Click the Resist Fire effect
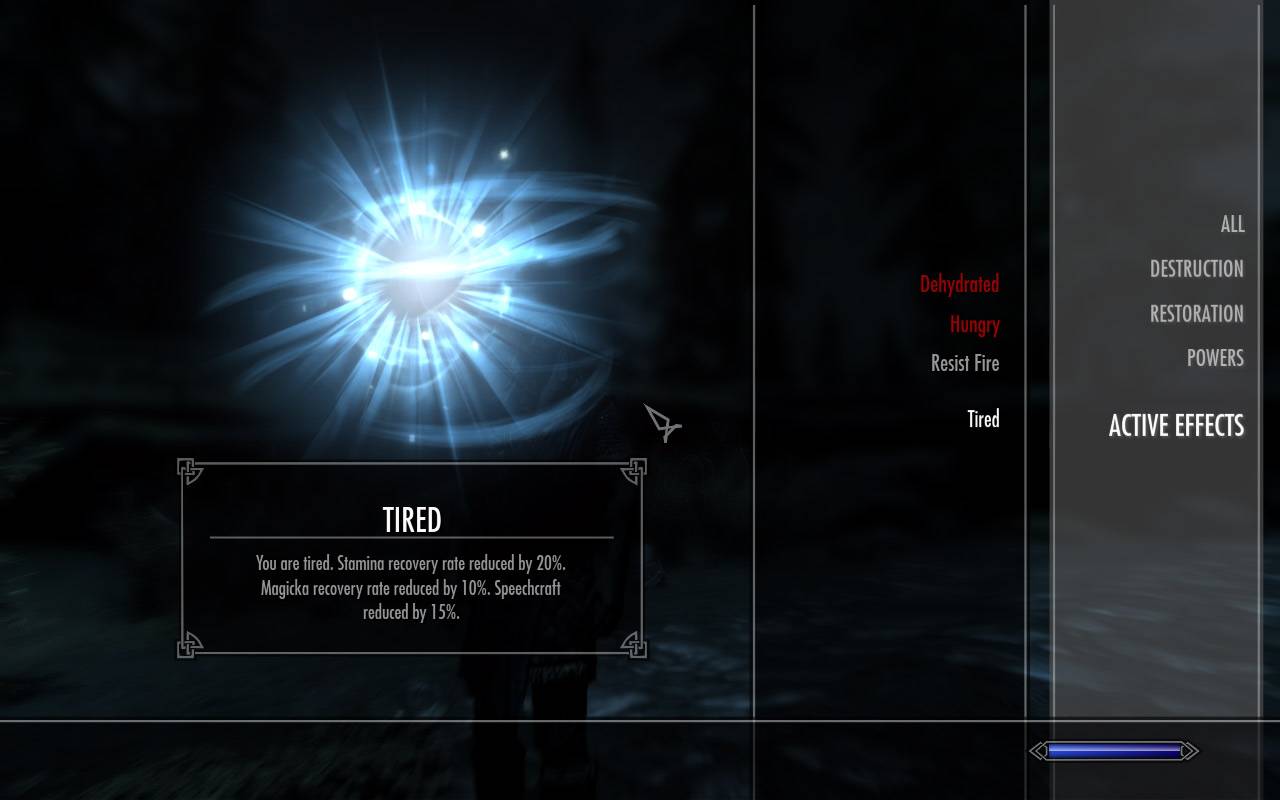Screen dimensions: 1280x800 (964, 364)
